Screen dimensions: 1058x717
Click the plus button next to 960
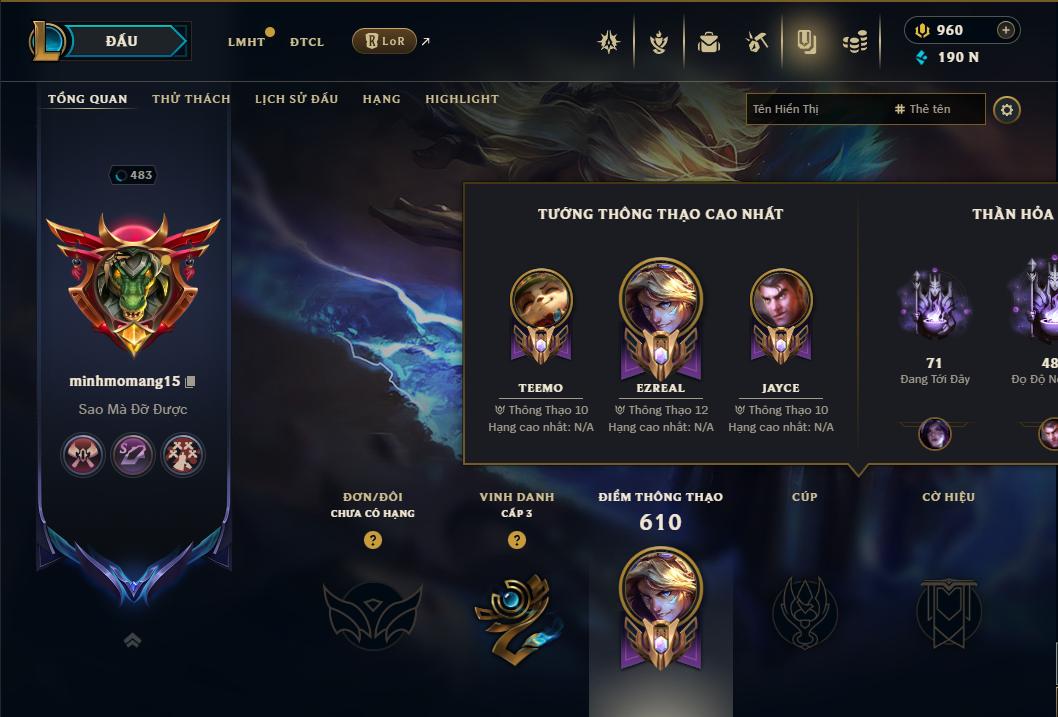1005,30
